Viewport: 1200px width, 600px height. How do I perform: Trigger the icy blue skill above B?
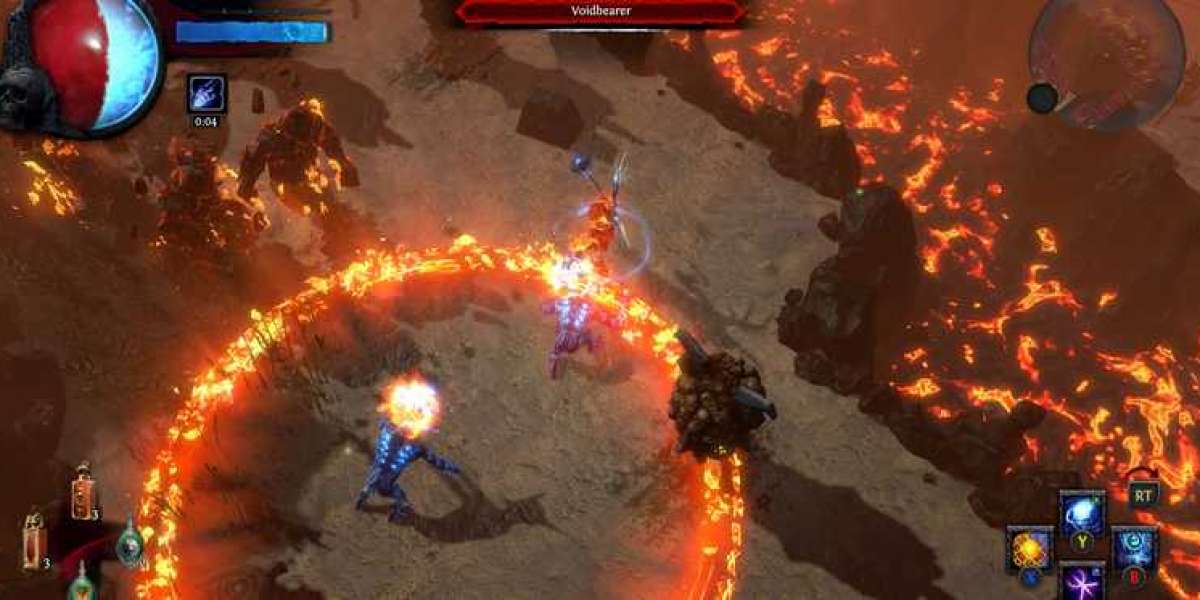click(1135, 548)
